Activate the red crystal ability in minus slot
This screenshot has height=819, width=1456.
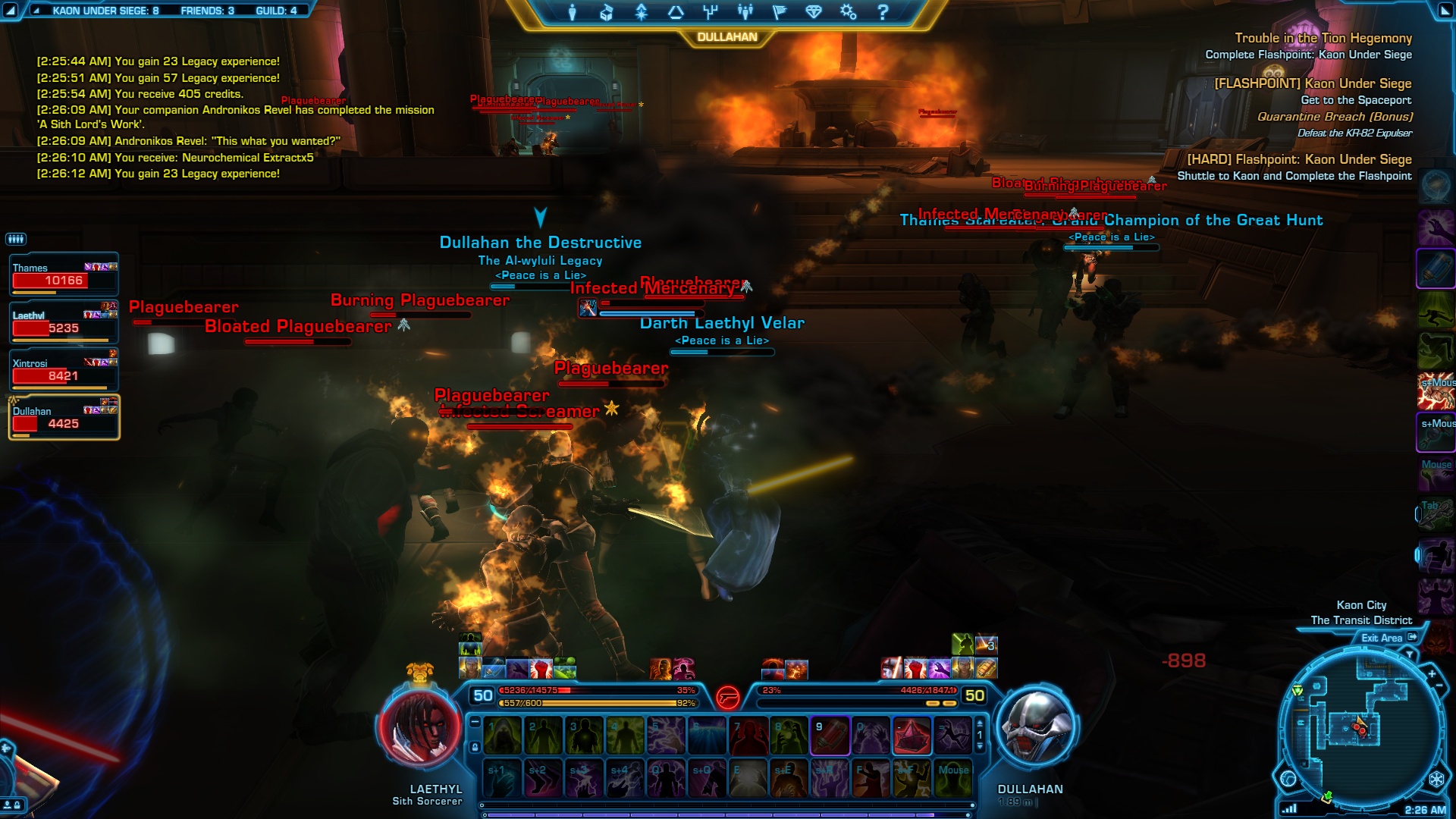pyautogui.click(x=912, y=736)
